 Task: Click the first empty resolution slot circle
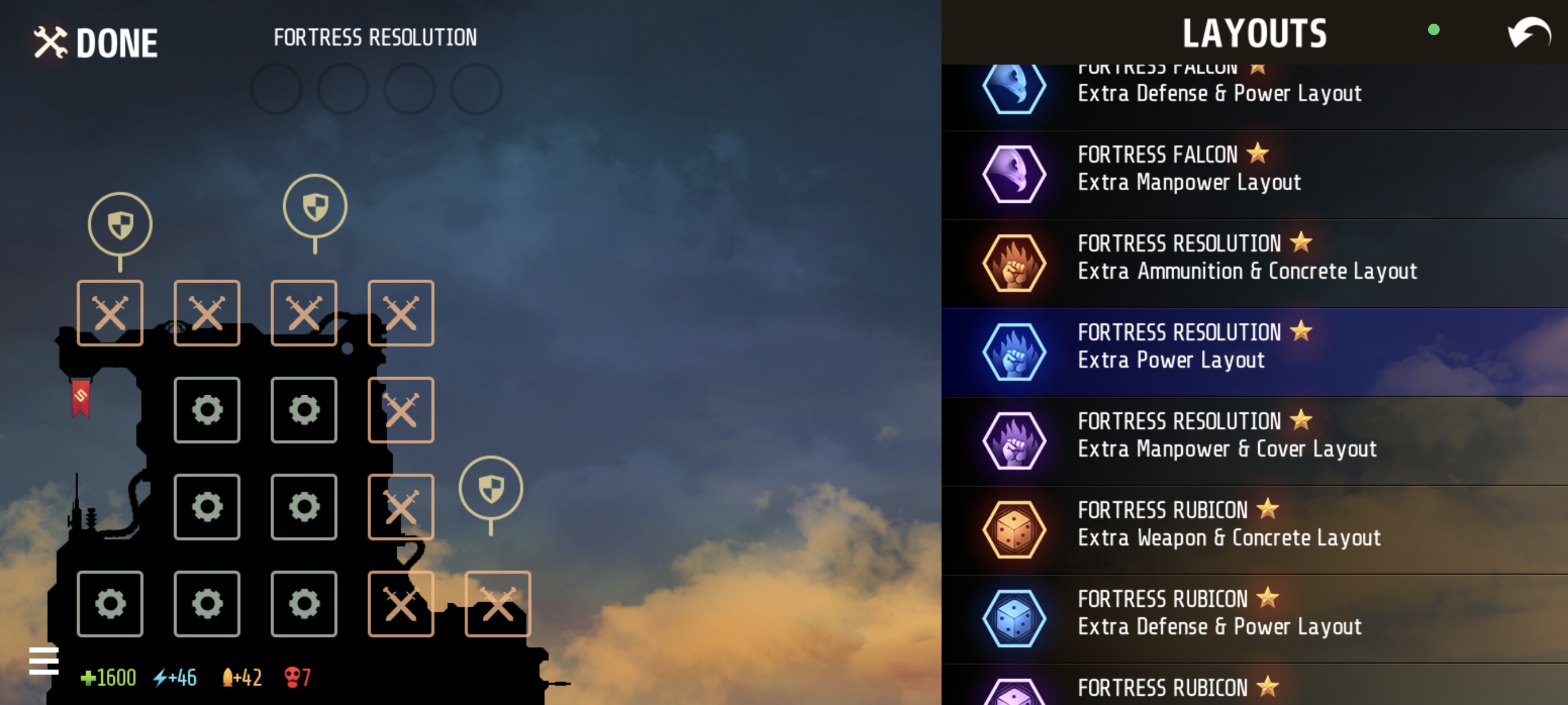[x=277, y=90]
